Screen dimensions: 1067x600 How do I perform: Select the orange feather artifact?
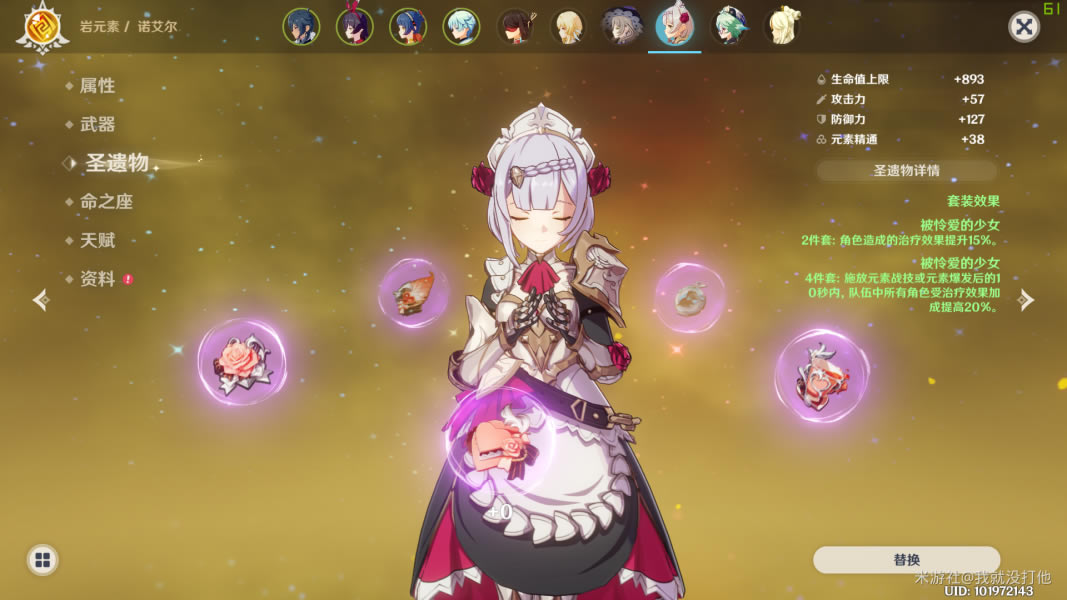412,293
